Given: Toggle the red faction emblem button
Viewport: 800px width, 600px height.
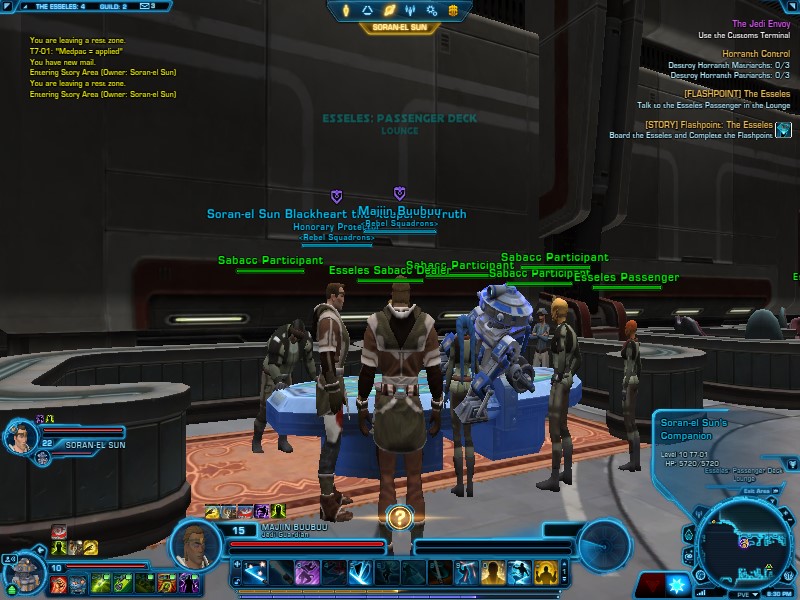Looking at the screenshot, I should [x=652, y=583].
